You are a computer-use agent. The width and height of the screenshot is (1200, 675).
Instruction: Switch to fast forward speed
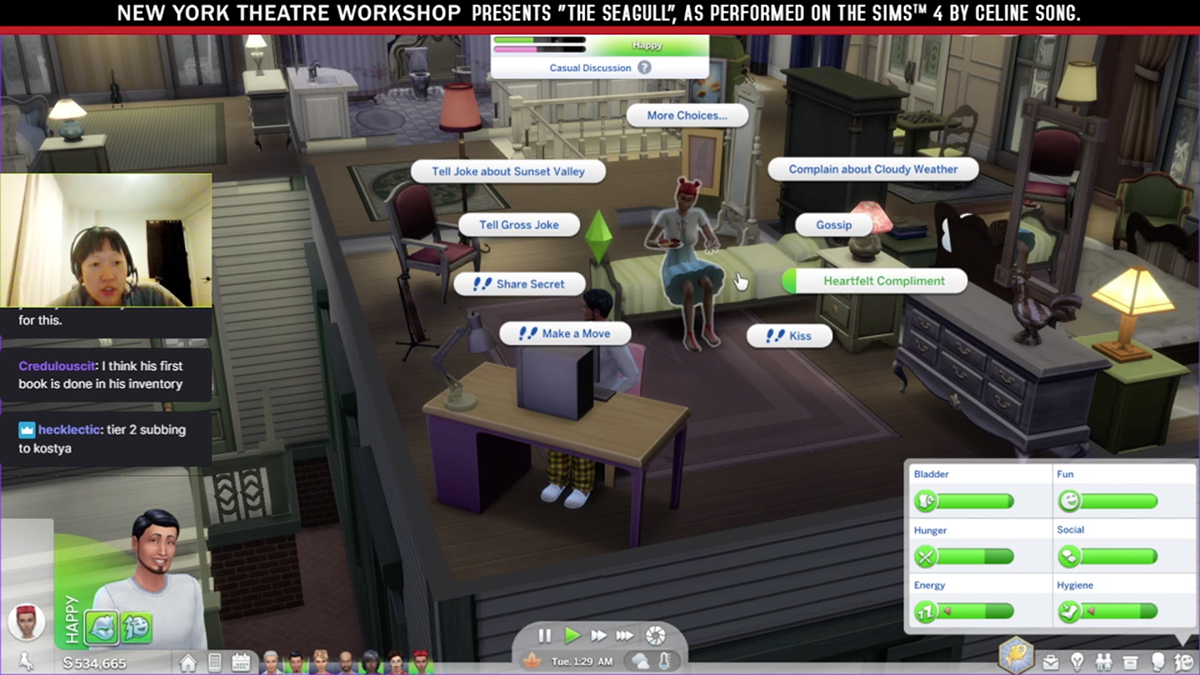point(598,635)
